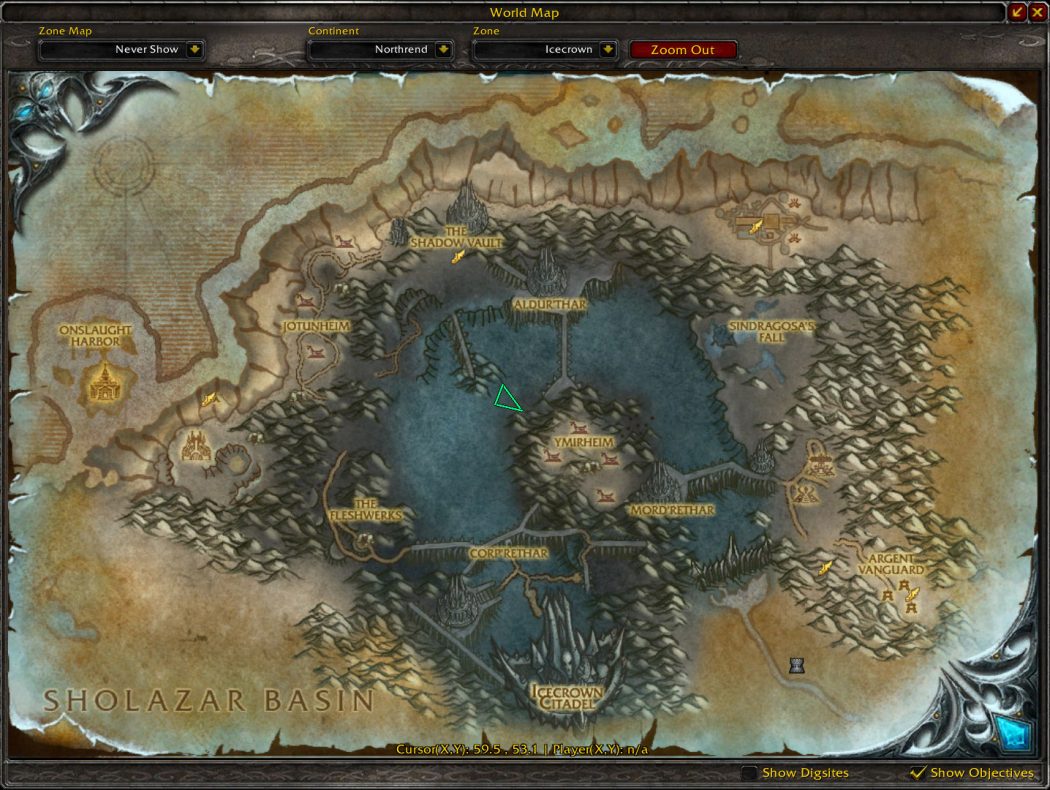Click the green triangle marker on the map
Viewport: 1050px width, 790px height.
click(x=507, y=400)
